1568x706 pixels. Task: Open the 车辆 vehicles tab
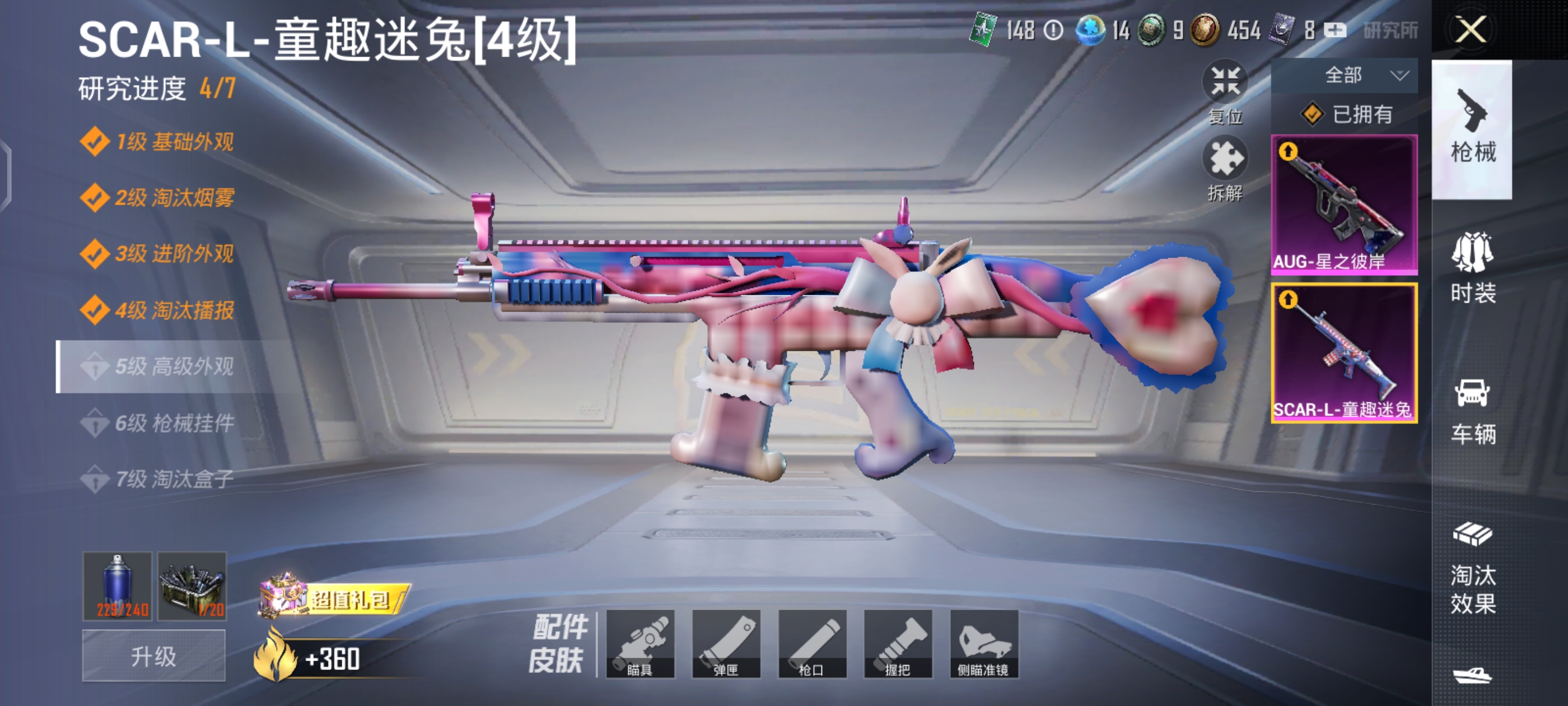(1472, 411)
